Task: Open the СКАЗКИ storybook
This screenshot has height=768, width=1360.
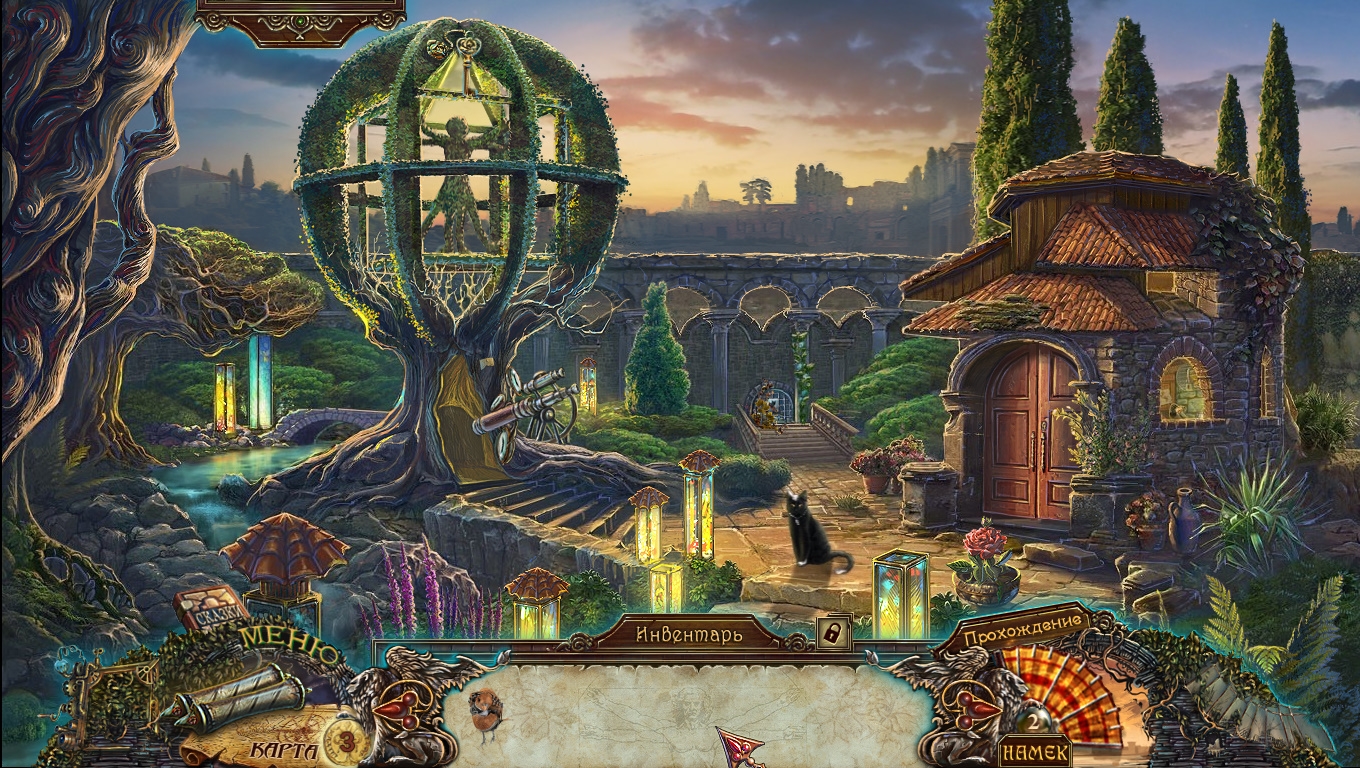Action: (x=212, y=608)
